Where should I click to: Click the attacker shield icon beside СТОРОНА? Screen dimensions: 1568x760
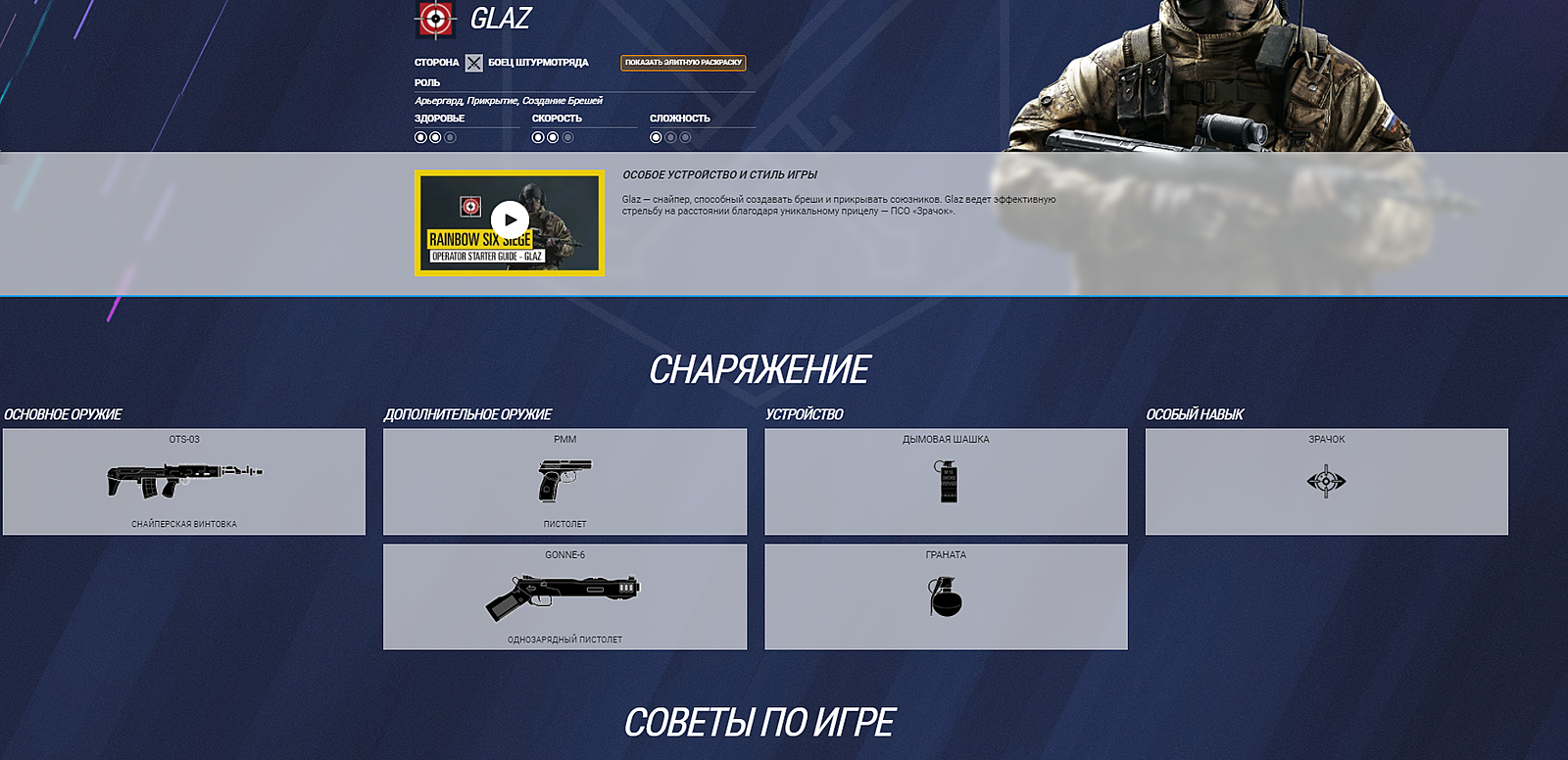pyautogui.click(x=474, y=62)
